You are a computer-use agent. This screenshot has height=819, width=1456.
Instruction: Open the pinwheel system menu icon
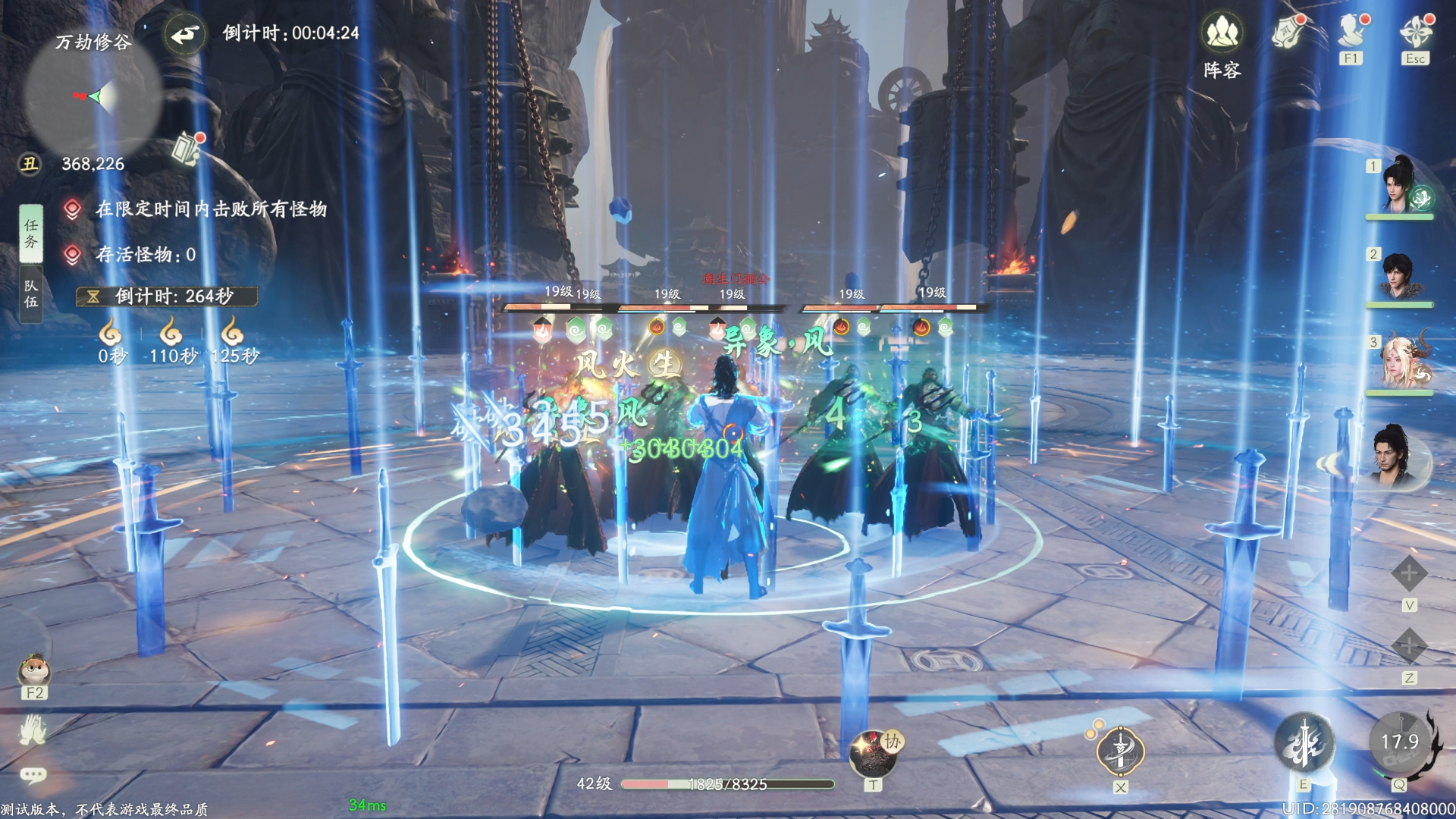tap(1416, 32)
